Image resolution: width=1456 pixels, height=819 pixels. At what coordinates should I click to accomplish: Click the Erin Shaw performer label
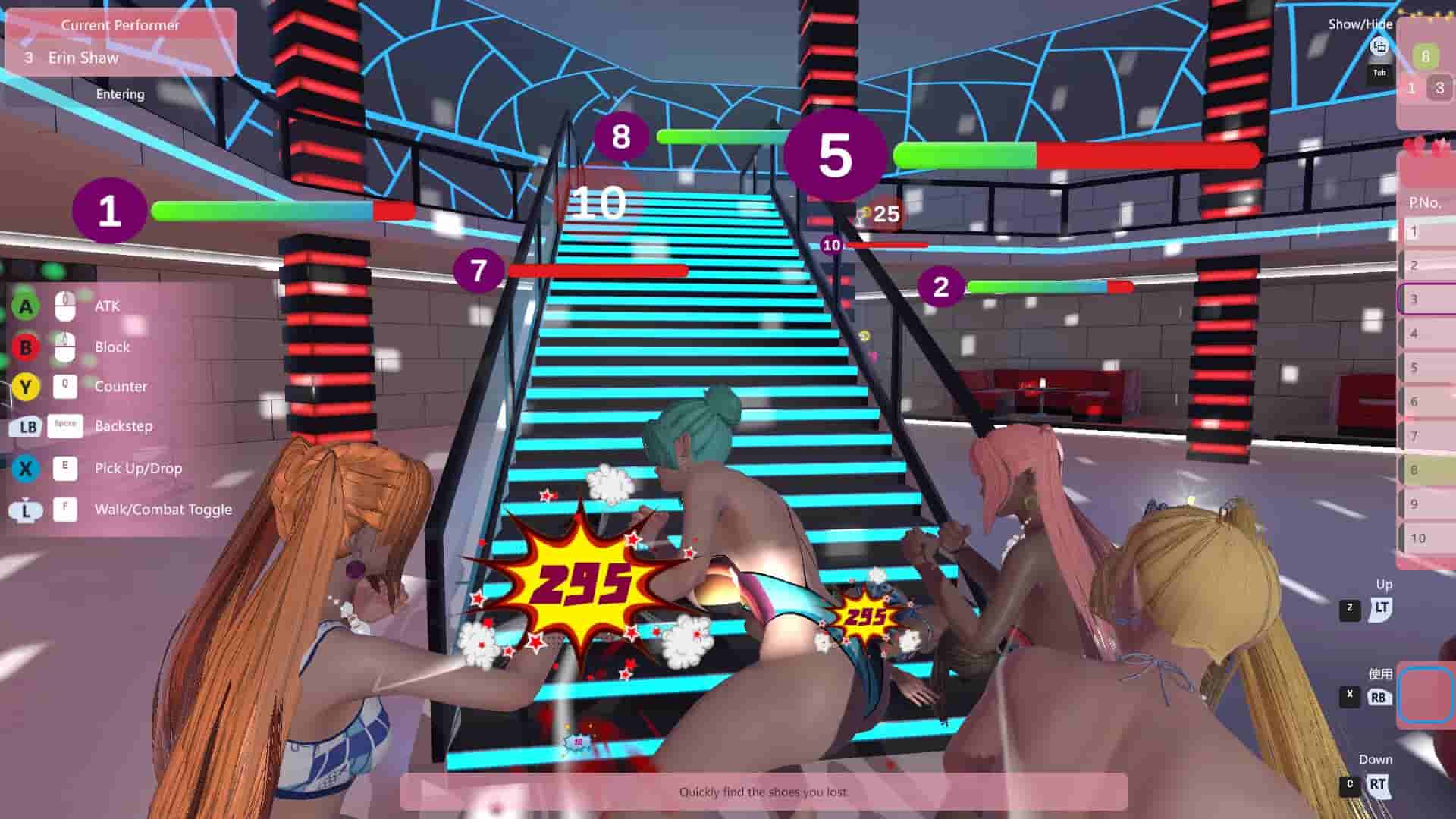(83, 58)
